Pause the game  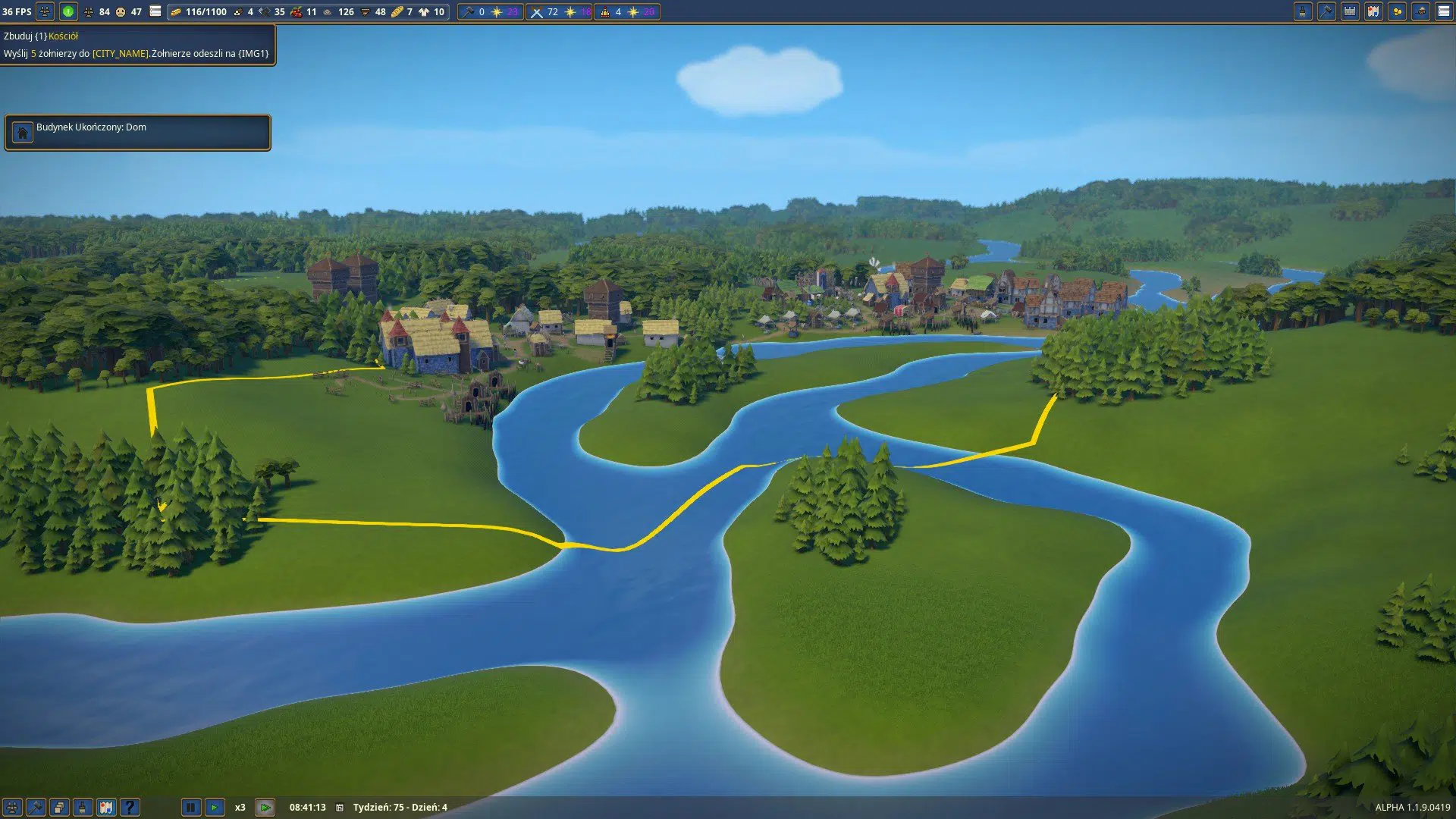[190, 808]
